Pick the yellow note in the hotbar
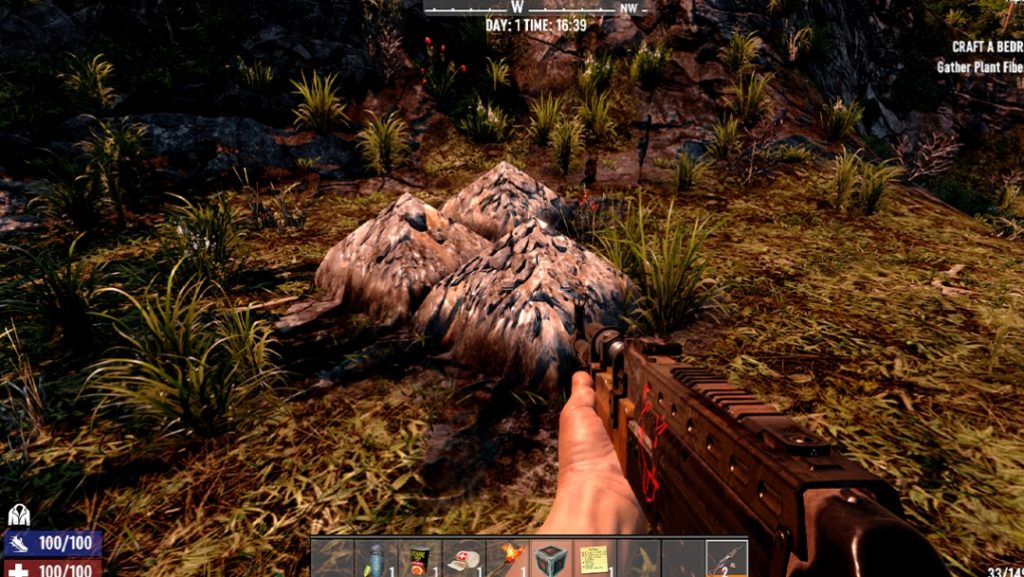The width and height of the screenshot is (1024, 577). [x=595, y=558]
